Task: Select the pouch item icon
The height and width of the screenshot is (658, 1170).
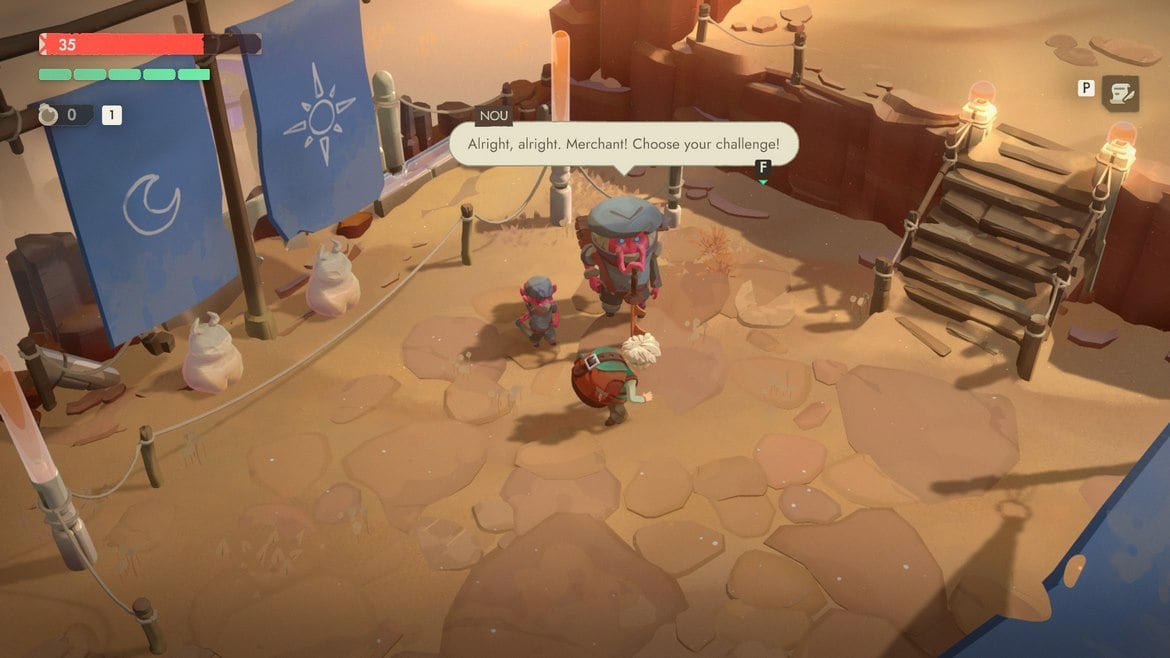Action: (47, 115)
